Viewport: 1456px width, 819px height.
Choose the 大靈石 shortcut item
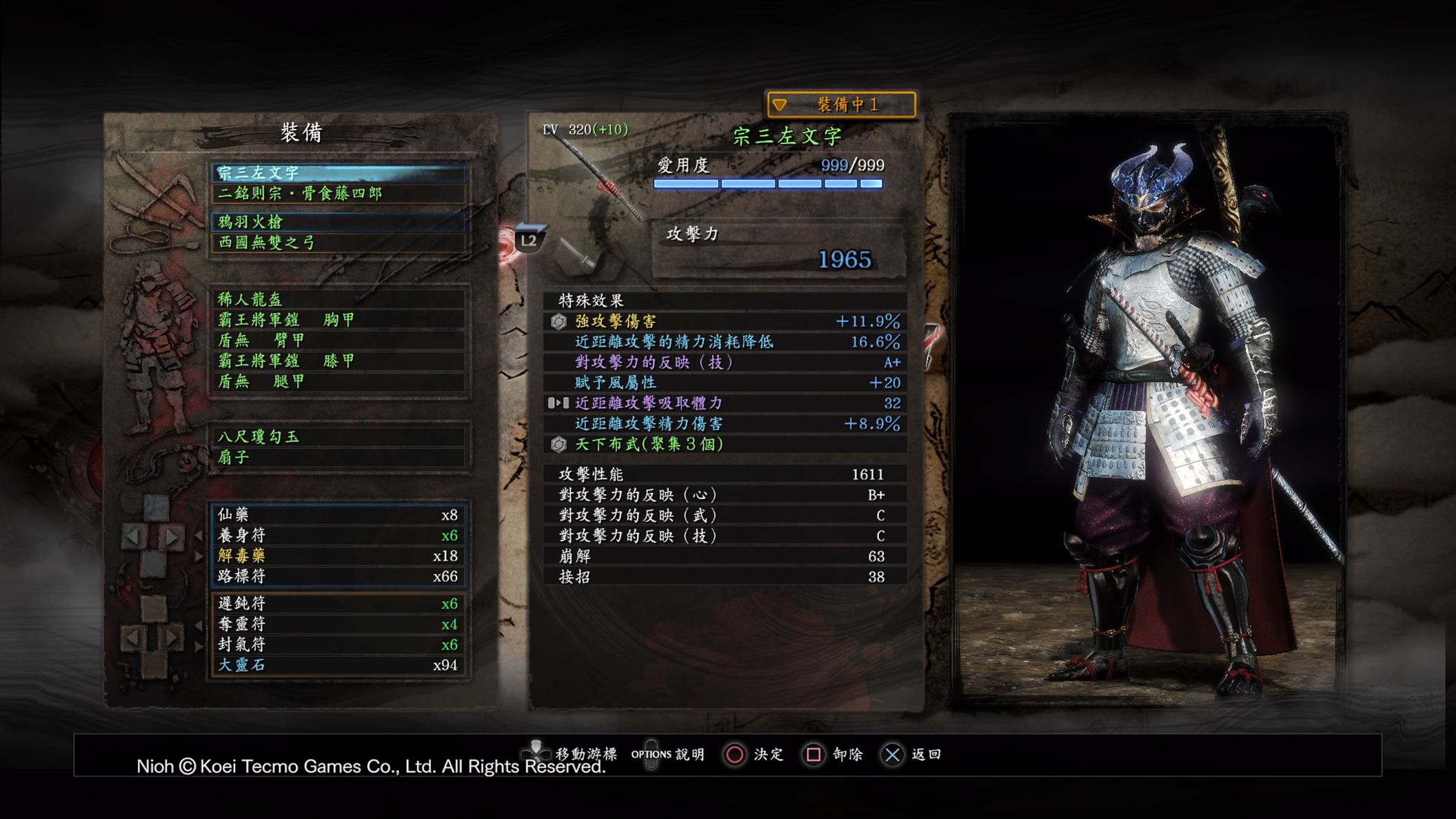338,665
